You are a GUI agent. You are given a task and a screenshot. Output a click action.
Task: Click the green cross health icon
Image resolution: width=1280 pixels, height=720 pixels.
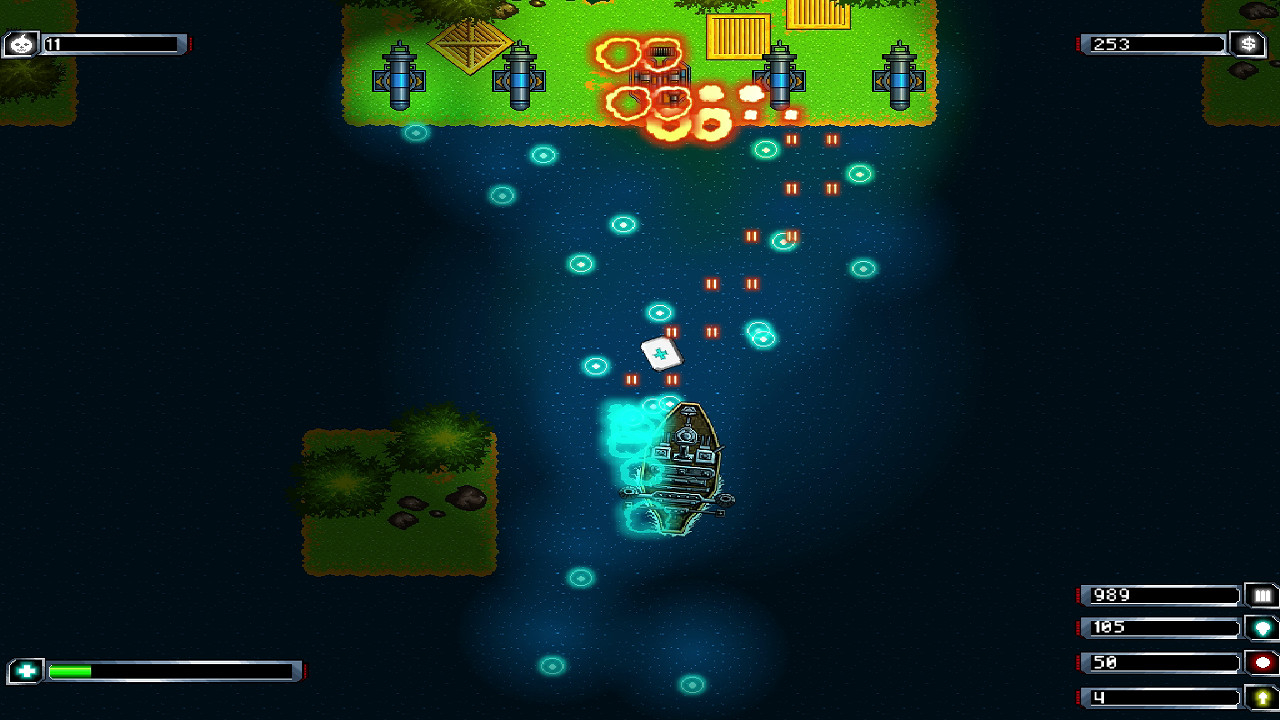(x=26, y=671)
